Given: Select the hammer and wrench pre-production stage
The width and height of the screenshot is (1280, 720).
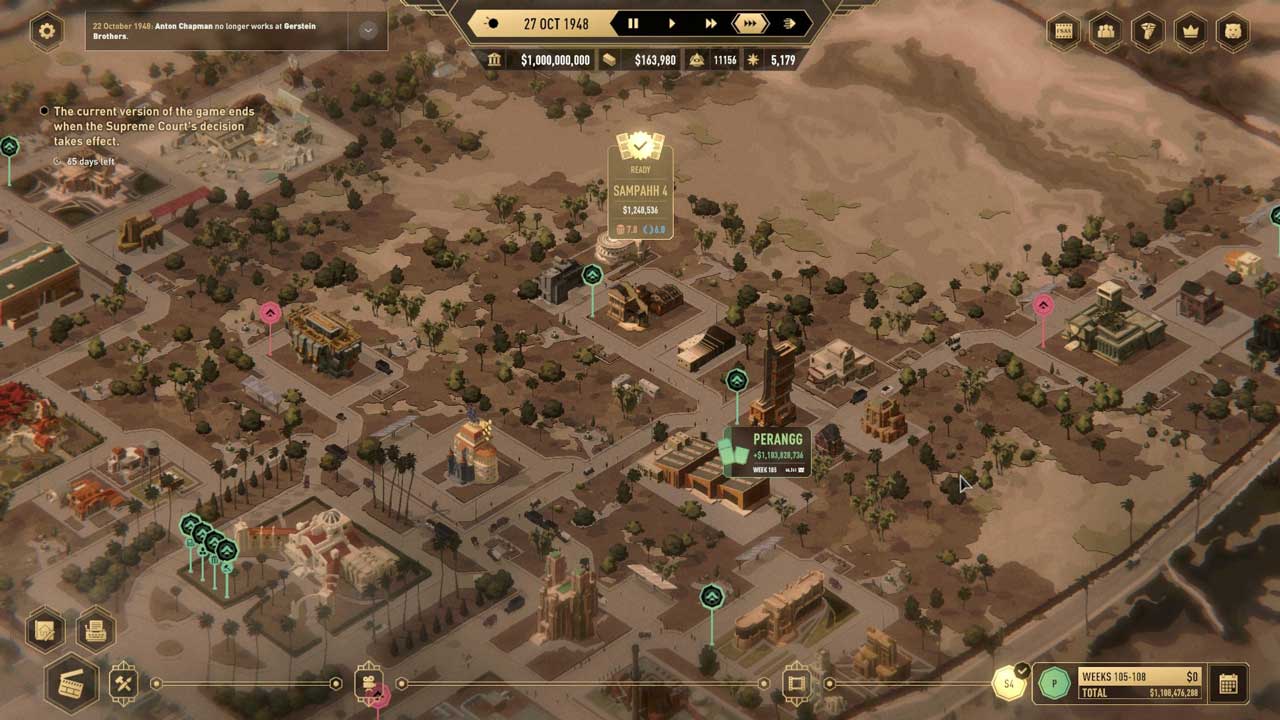Looking at the screenshot, I should 124,684.
